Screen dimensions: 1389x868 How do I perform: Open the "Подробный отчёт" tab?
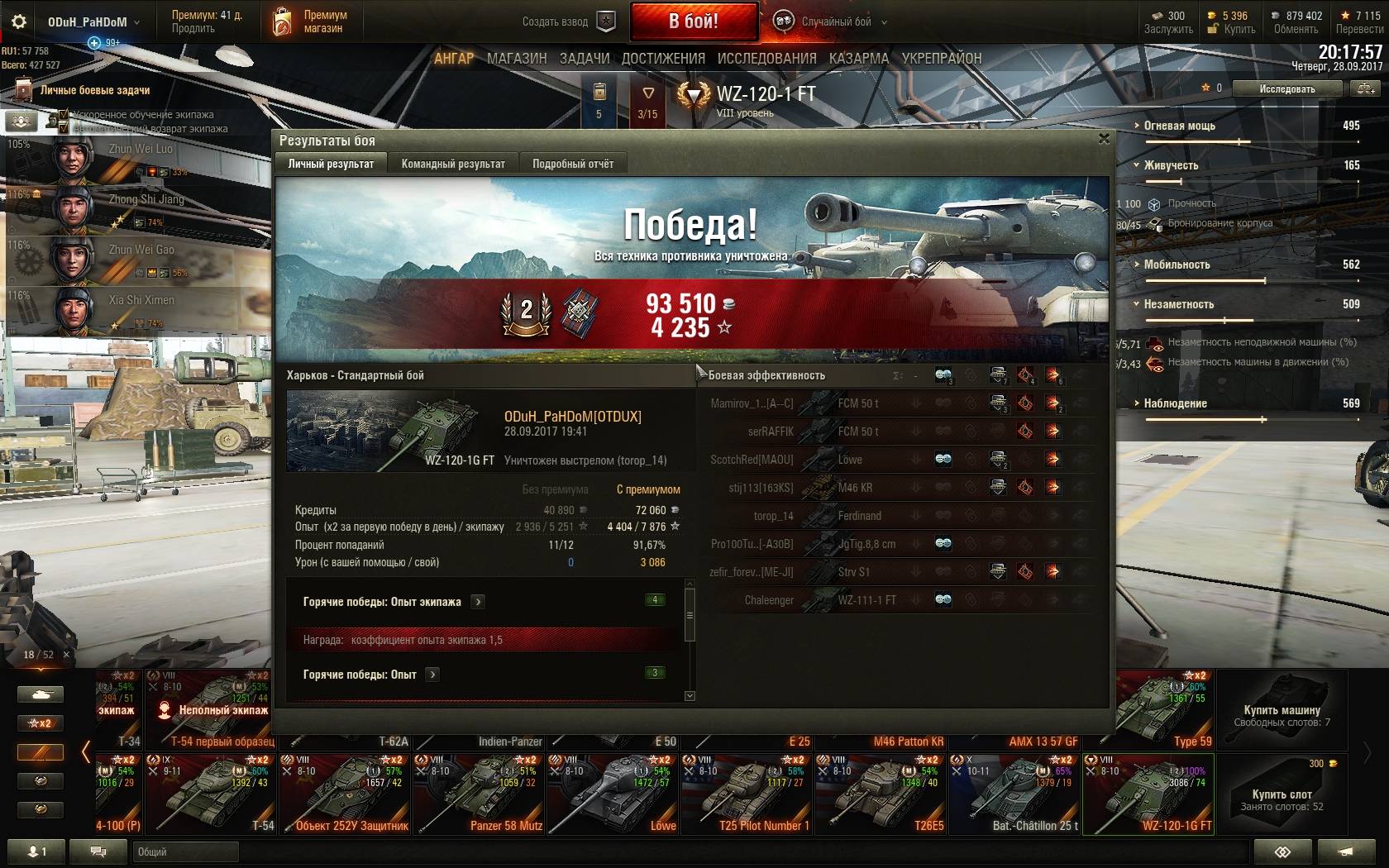coord(573,164)
